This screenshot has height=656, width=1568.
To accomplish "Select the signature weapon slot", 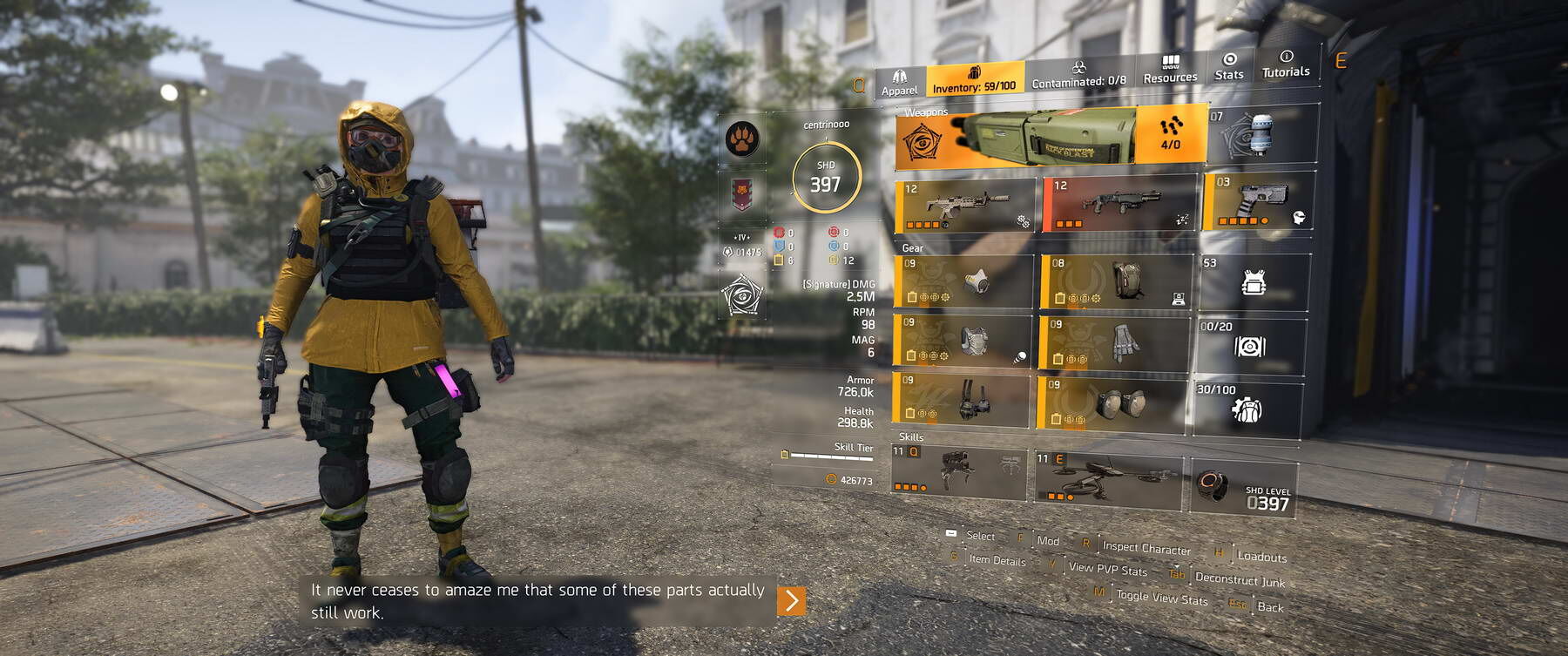I will tap(1050, 138).
